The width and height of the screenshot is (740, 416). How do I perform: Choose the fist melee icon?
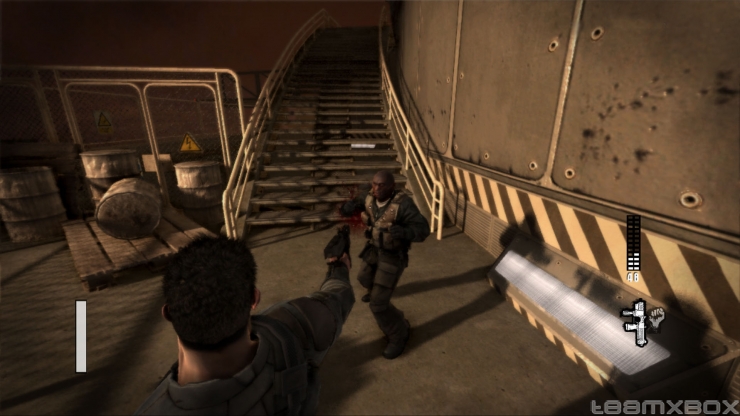pos(658,318)
